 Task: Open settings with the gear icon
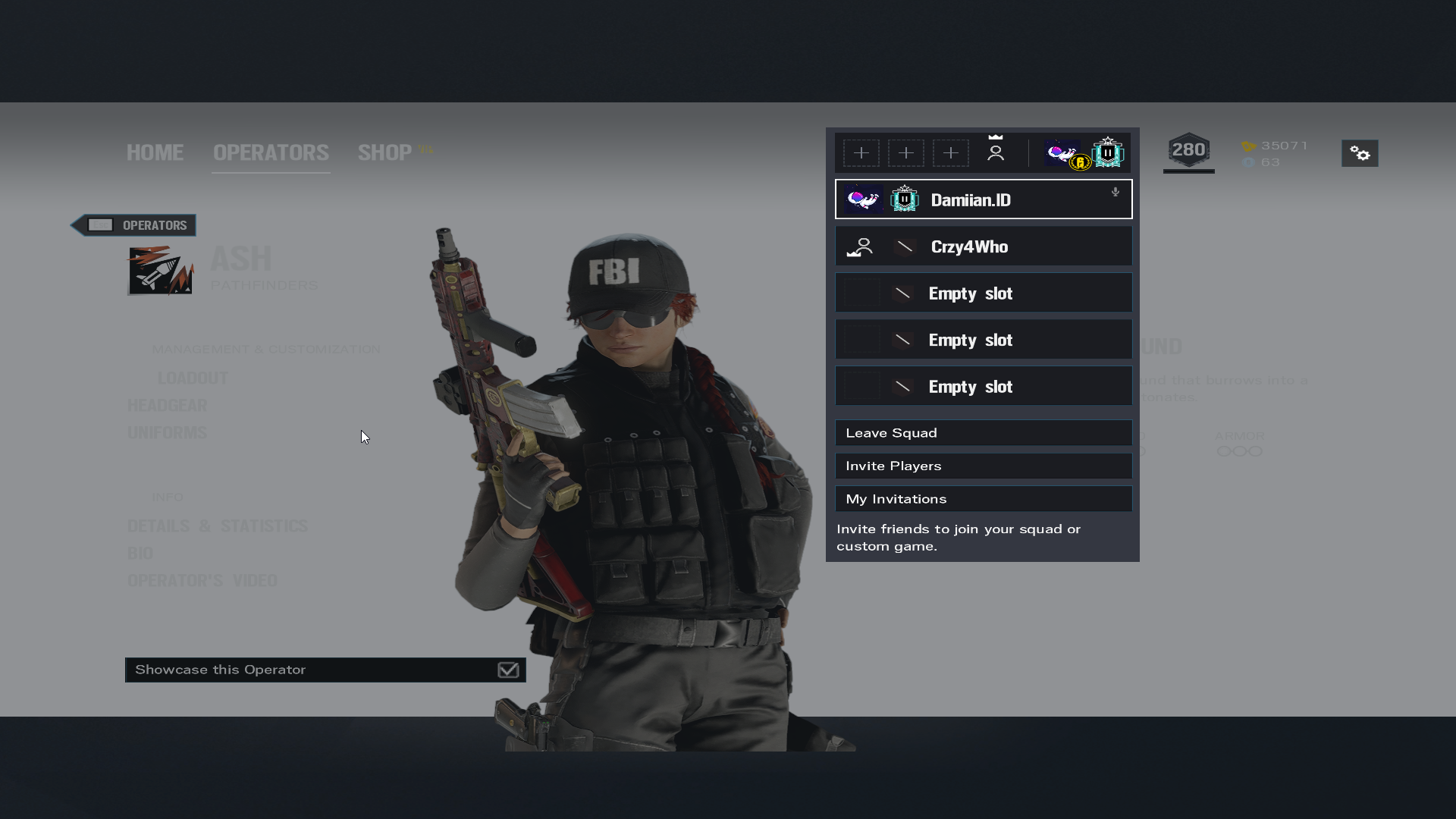(x=1360, y=154)
